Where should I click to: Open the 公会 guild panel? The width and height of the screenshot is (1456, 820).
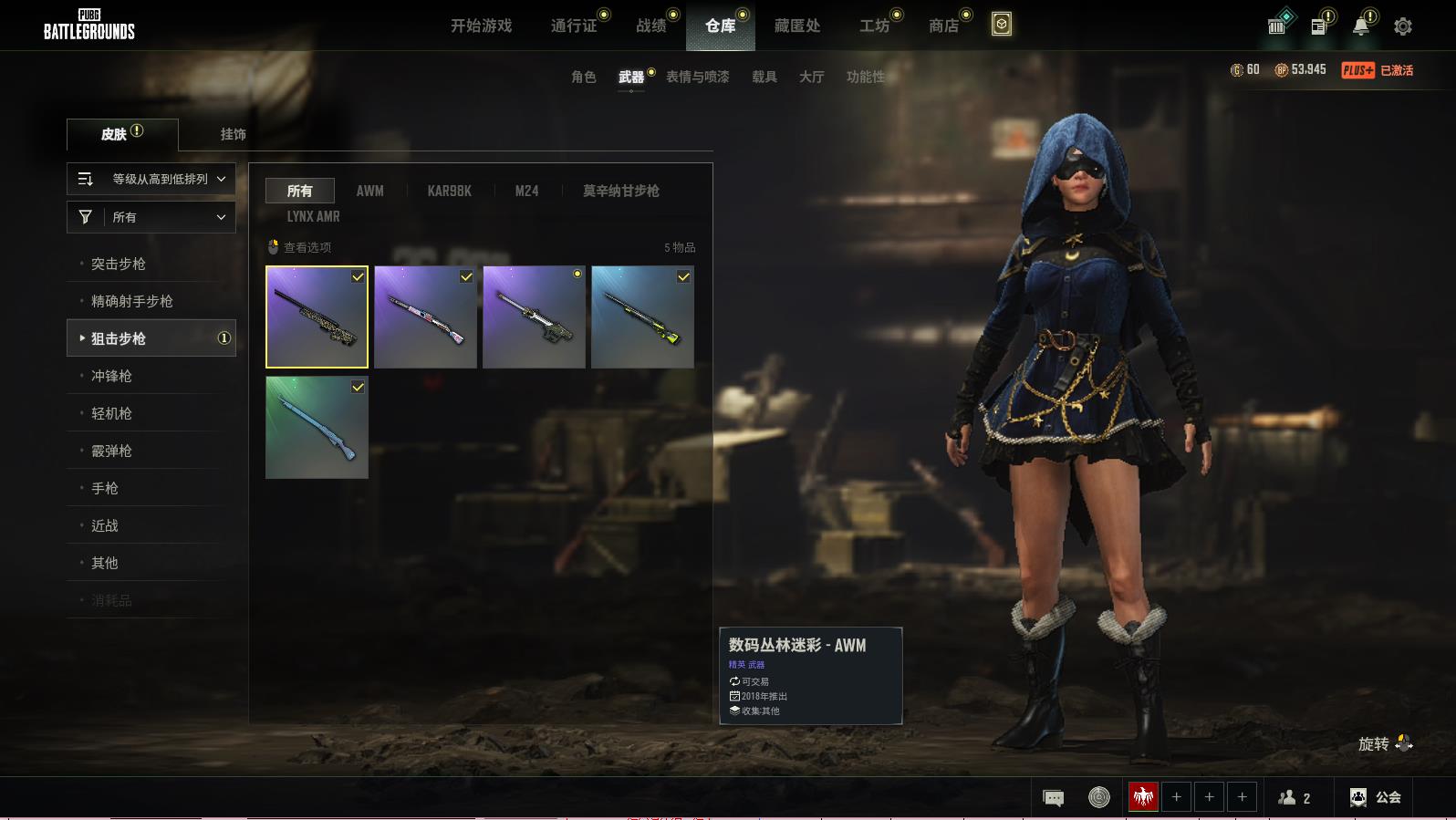click(x=1376, y=797)
